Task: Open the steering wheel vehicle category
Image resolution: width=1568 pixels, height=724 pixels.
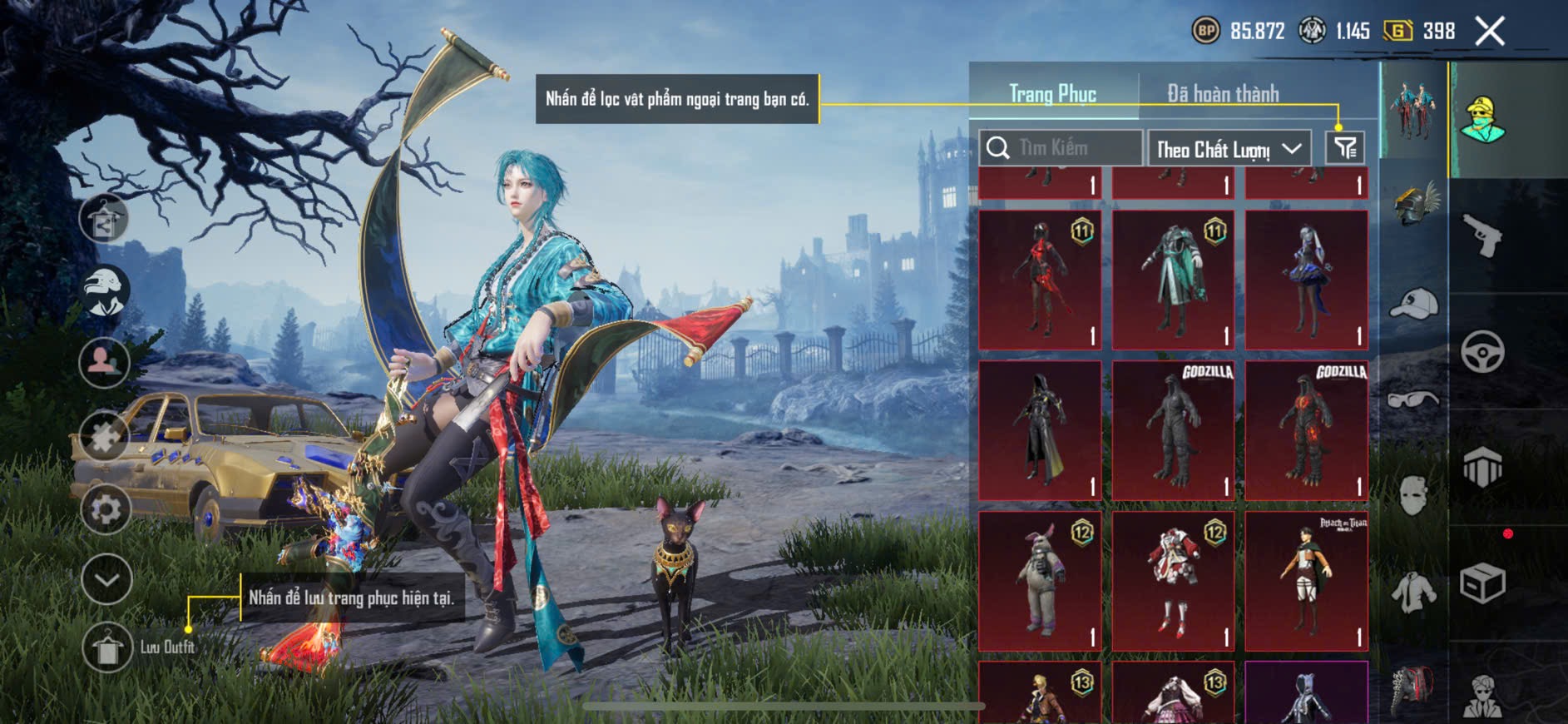Action: click(1482, 352)
